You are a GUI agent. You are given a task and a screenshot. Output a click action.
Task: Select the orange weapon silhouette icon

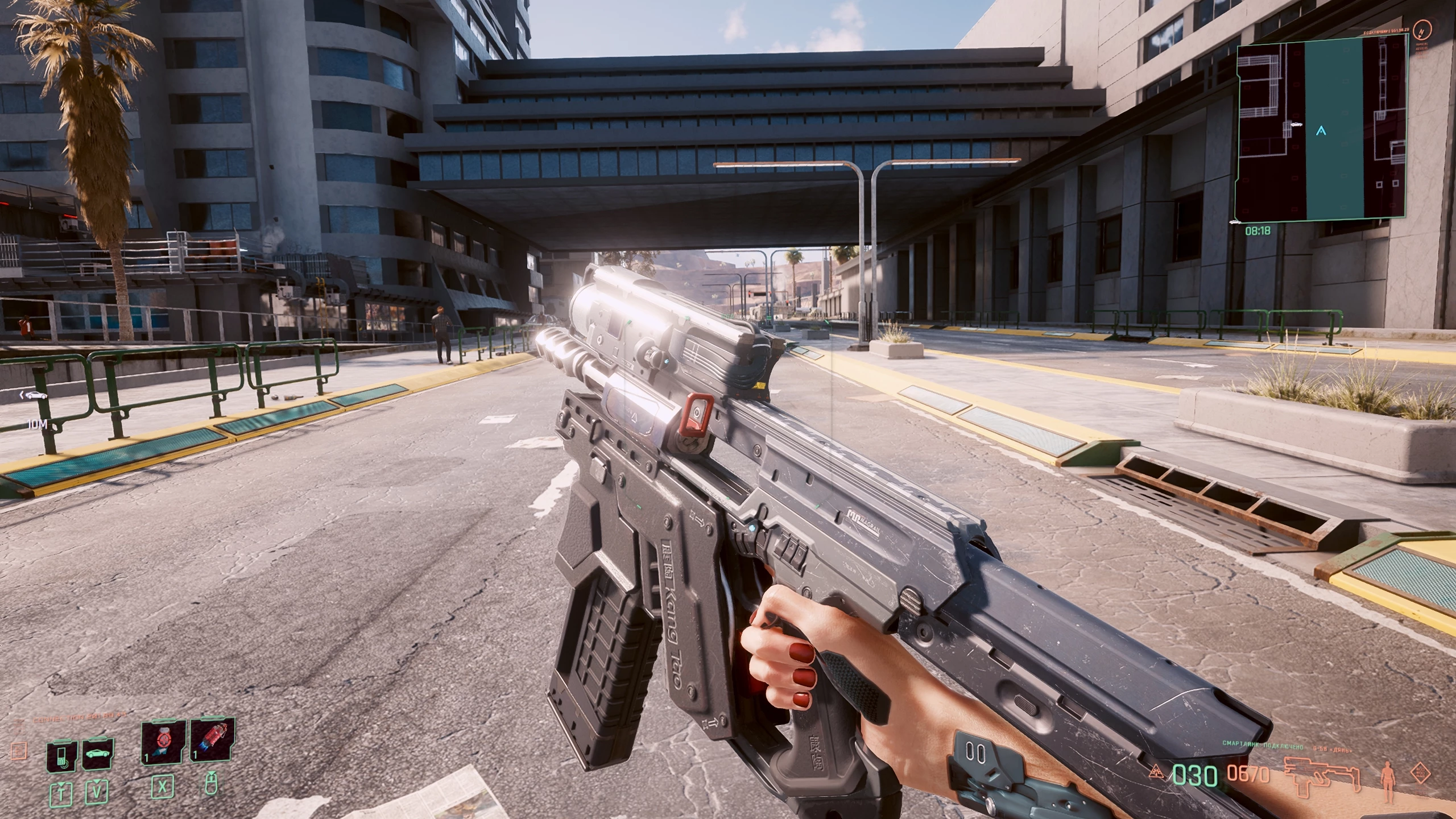(1322, 774)
